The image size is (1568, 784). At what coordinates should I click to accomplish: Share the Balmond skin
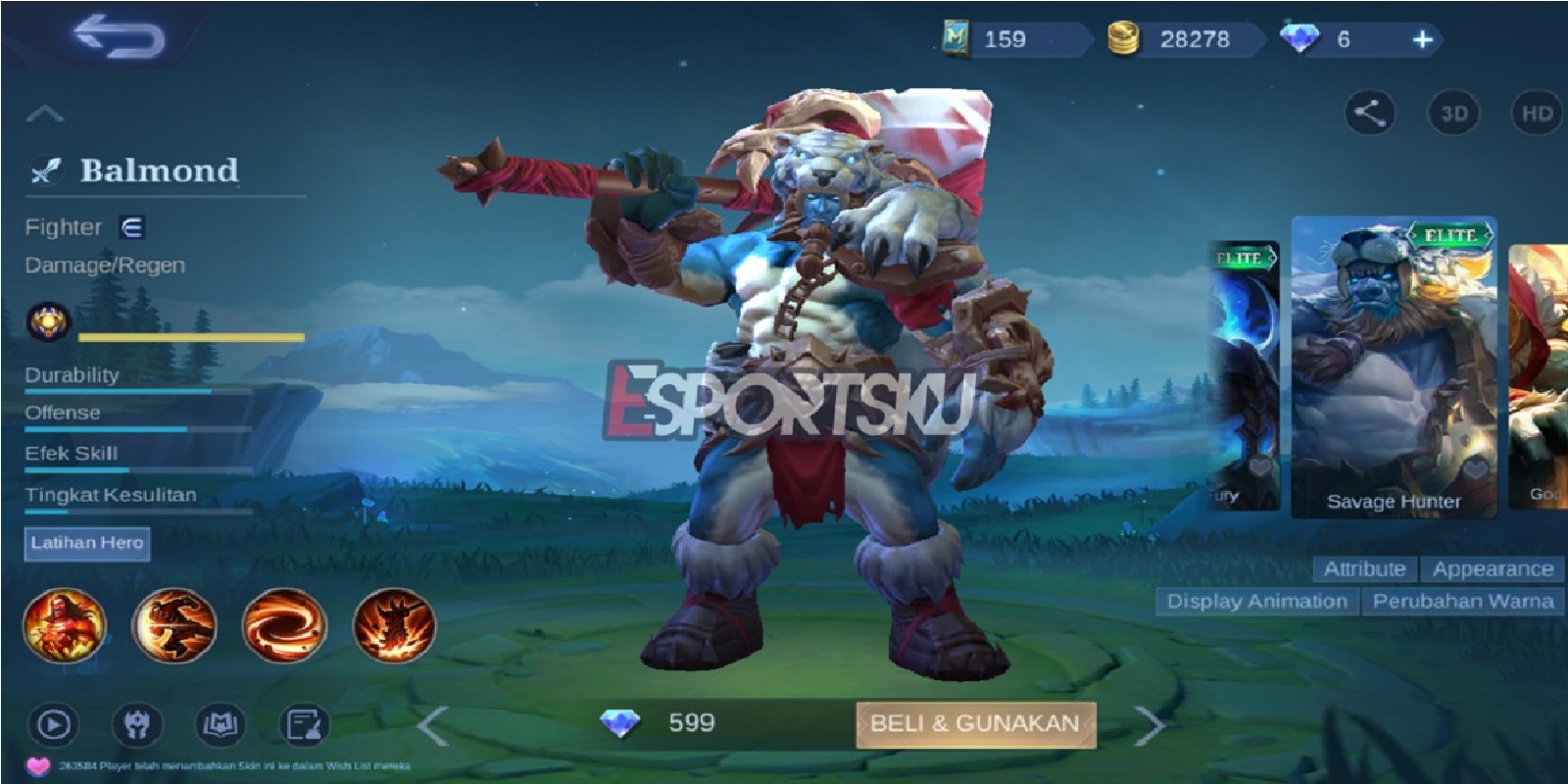pos(1371,114)
